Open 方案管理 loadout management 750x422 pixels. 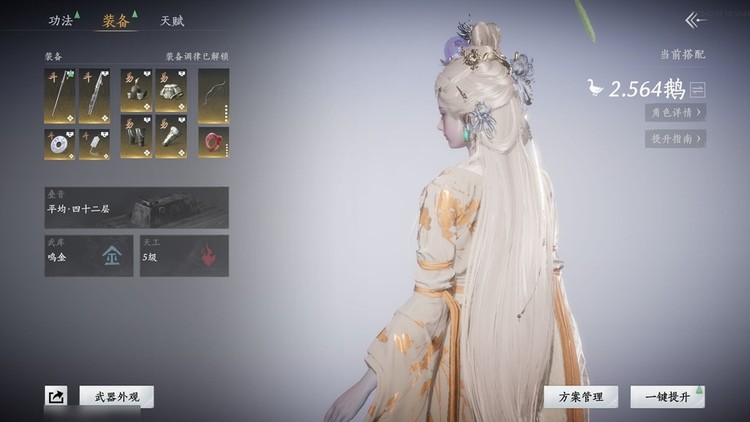(x=580, y=397)
